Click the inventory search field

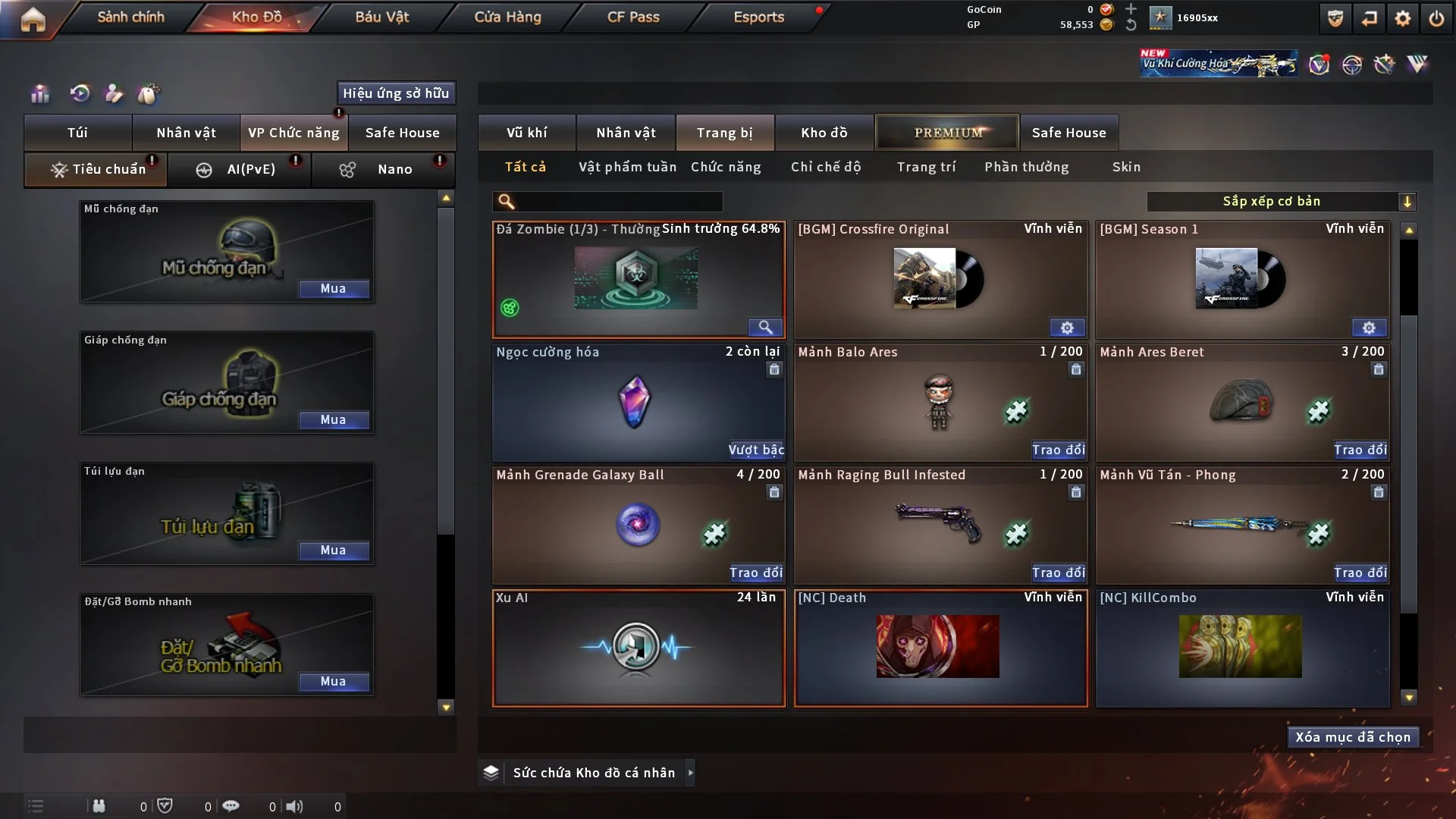[618, 202]
